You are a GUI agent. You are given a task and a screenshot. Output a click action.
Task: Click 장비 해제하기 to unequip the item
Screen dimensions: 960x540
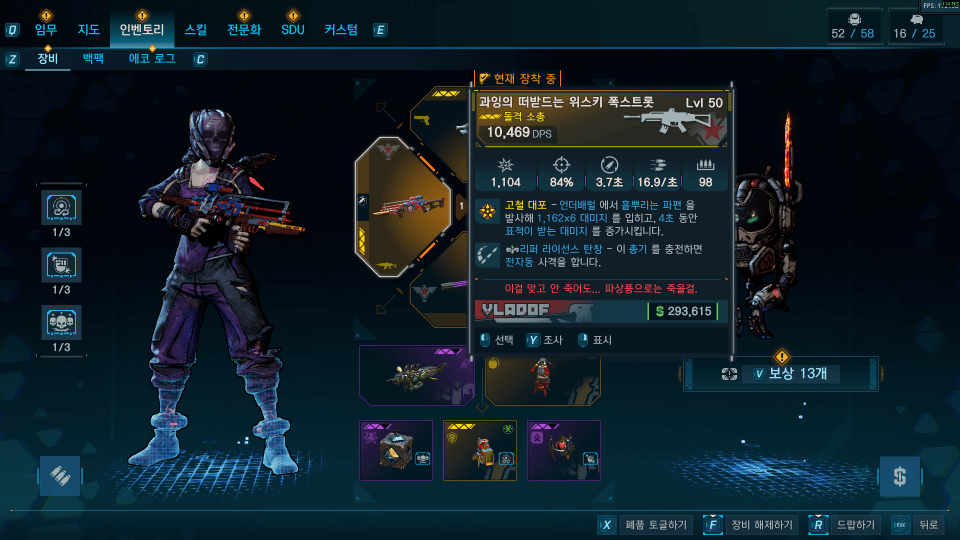coord(748,524)
